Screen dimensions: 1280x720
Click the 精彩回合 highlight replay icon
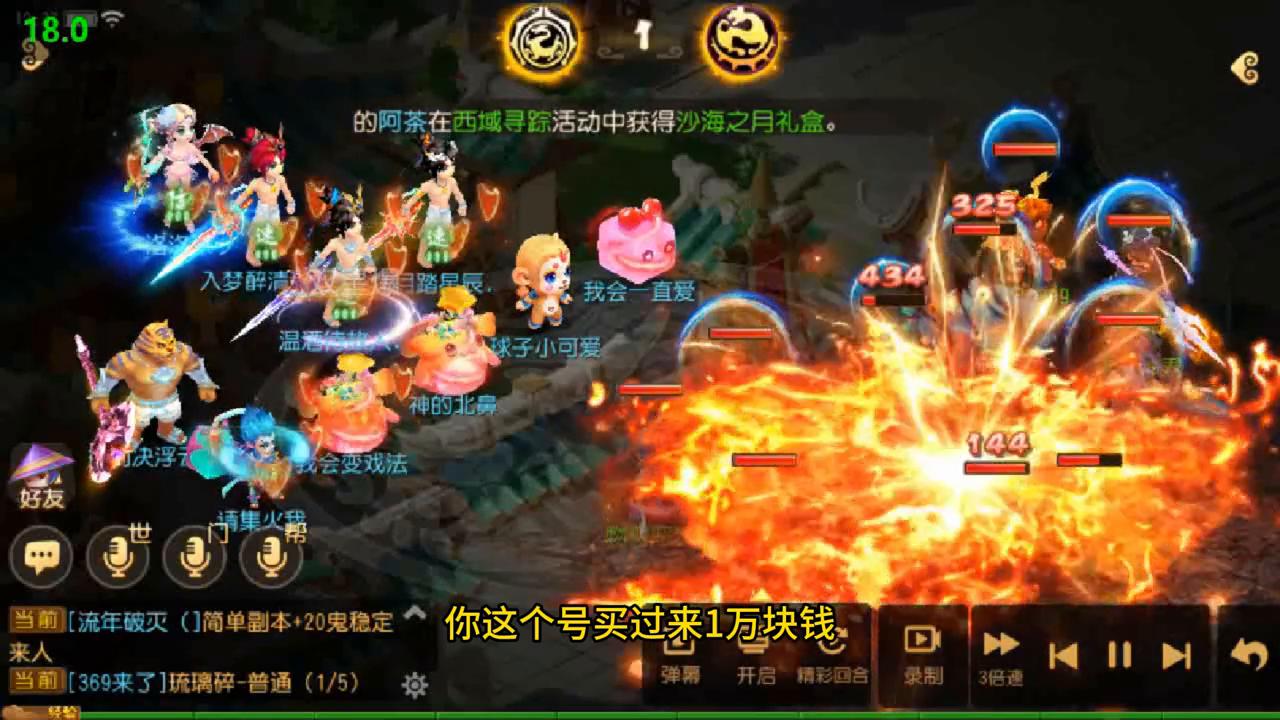tap(835, 650)
